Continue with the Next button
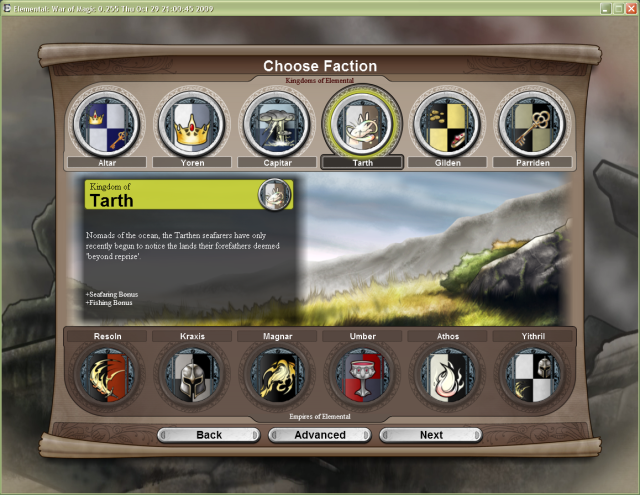640x495 pixels. (431, 435)
